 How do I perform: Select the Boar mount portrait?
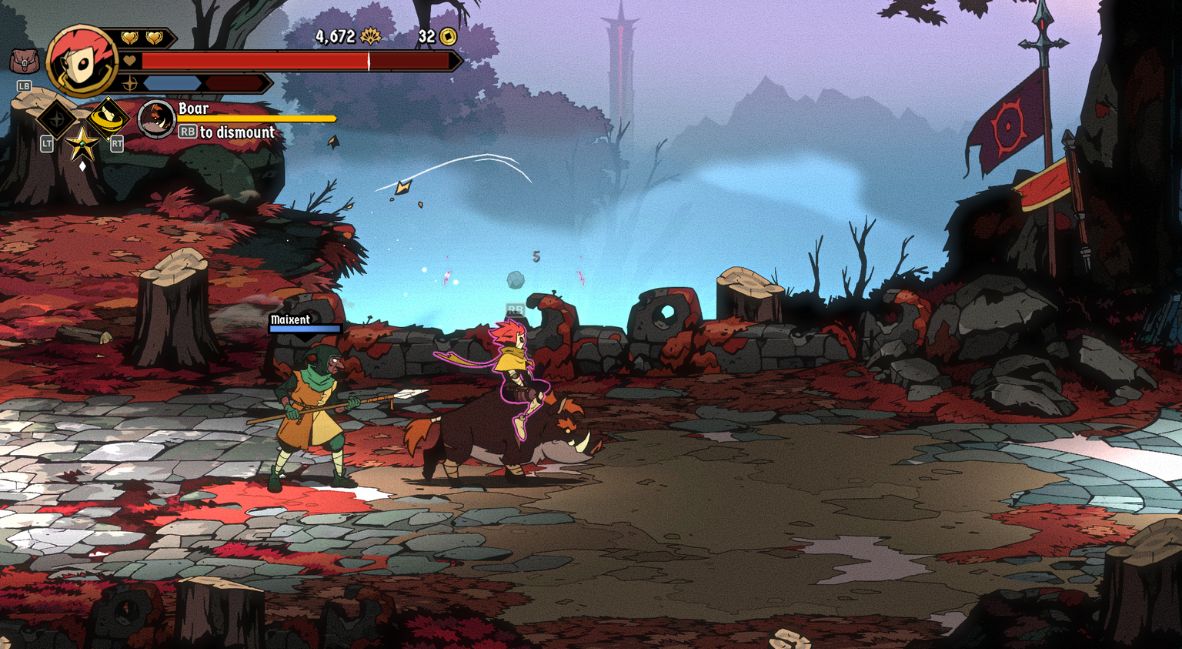[156, 119]
